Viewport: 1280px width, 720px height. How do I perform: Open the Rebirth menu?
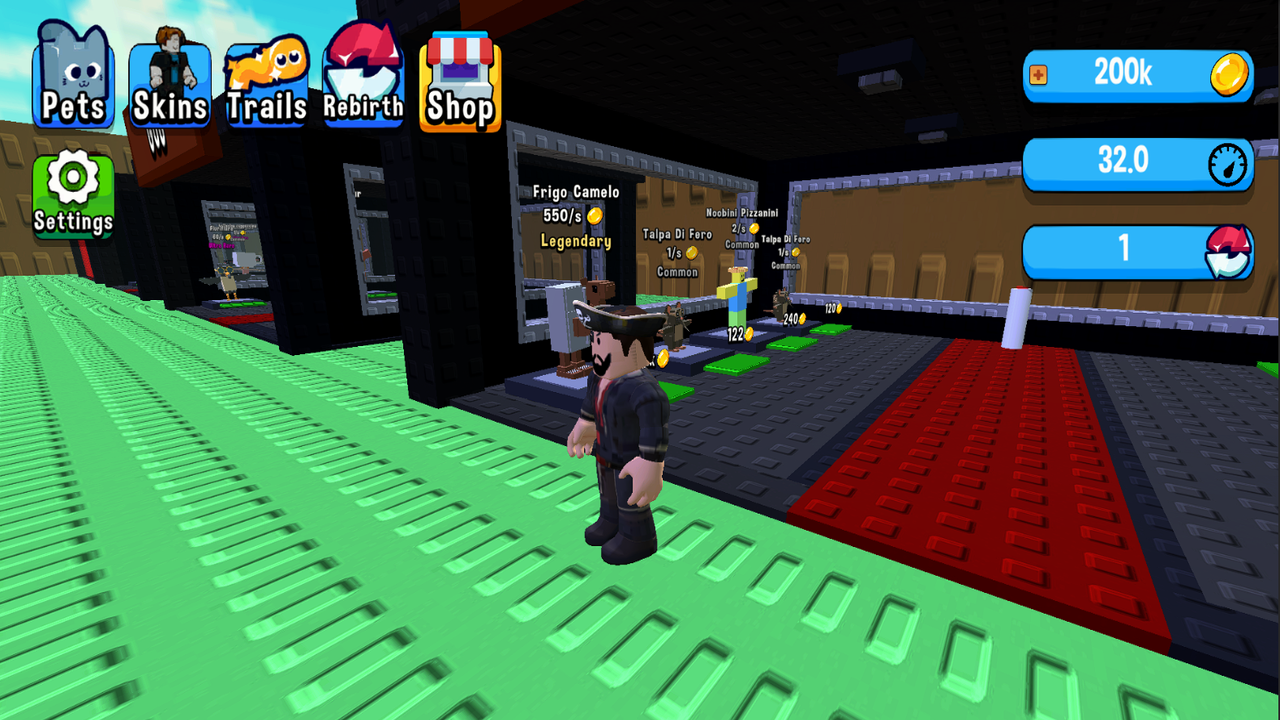click(362, 70)
